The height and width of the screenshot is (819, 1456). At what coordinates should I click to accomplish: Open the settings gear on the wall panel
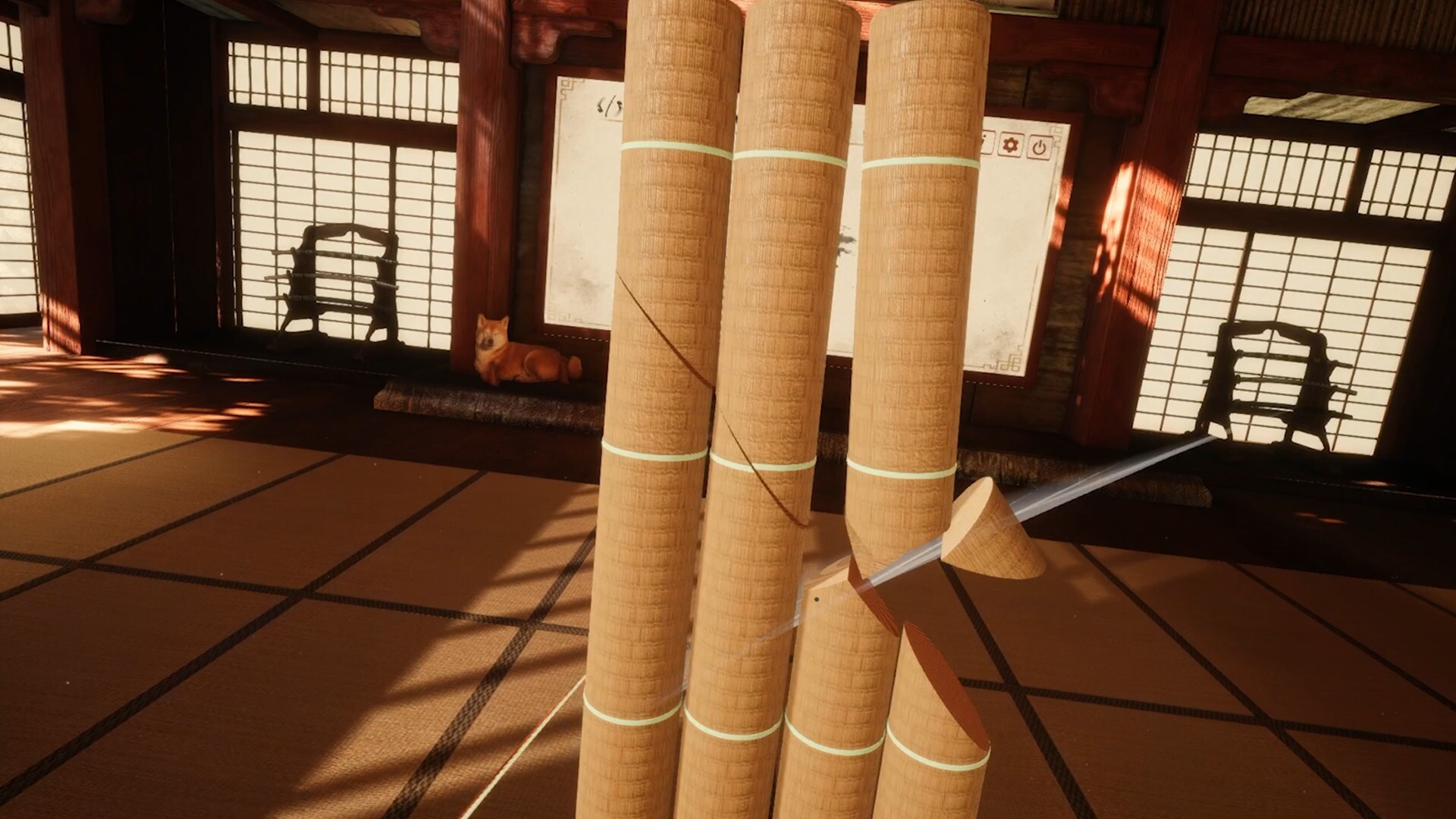point(1010,146)
